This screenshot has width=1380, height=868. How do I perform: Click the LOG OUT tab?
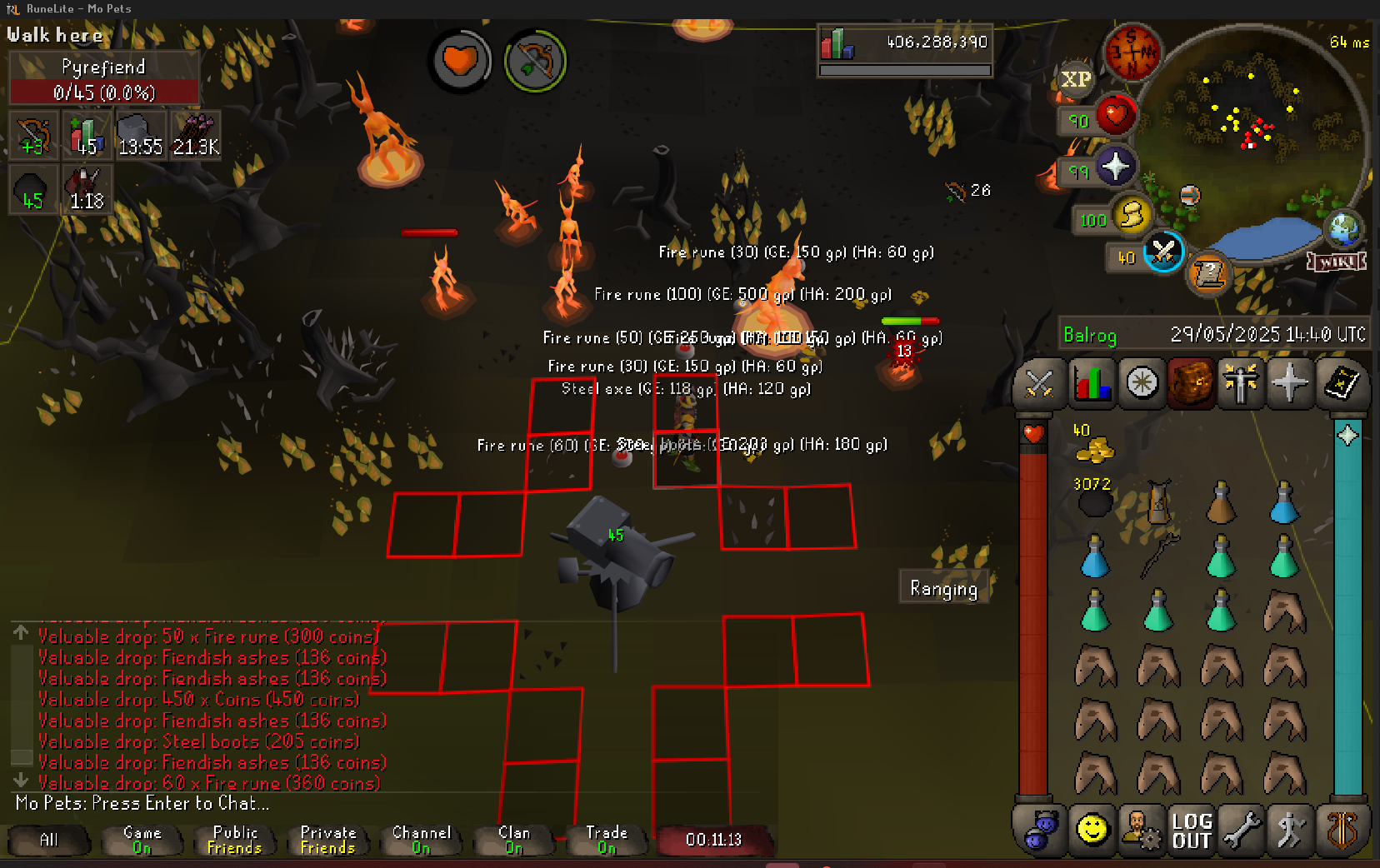[x=1191, y=831]
